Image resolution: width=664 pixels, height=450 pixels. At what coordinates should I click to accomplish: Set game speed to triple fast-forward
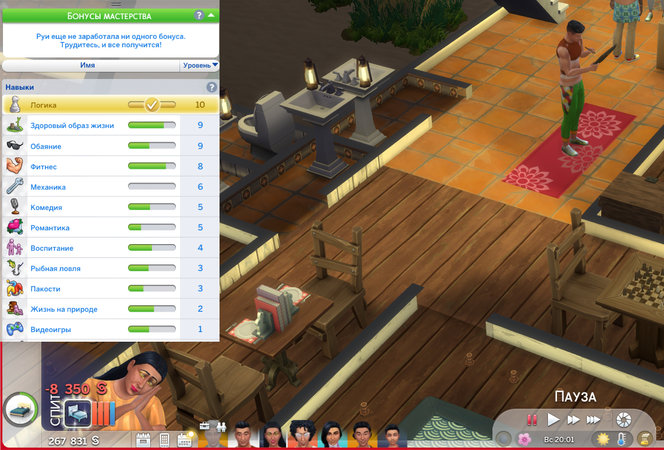coord(595,420)
